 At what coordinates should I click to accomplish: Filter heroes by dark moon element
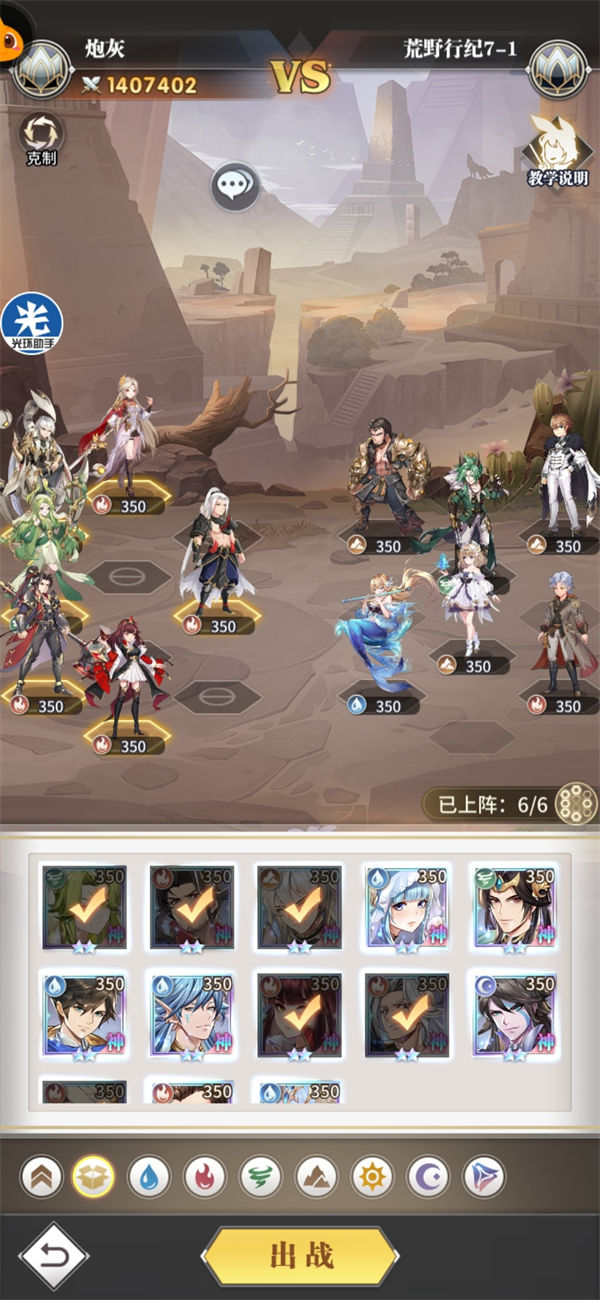coord(428,1177)
